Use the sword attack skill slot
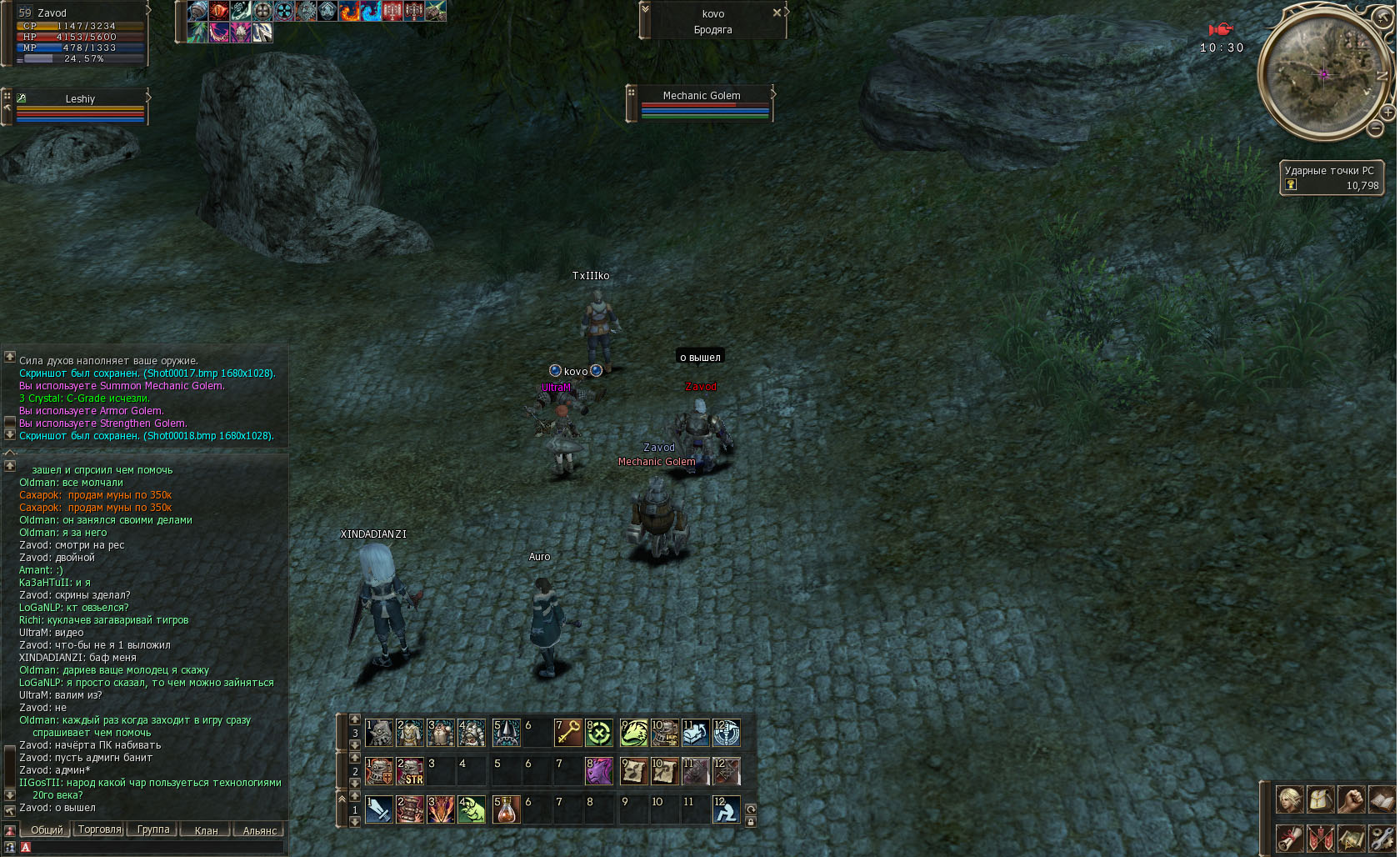Screen dimensions: 1400x857 click(379, 809)
